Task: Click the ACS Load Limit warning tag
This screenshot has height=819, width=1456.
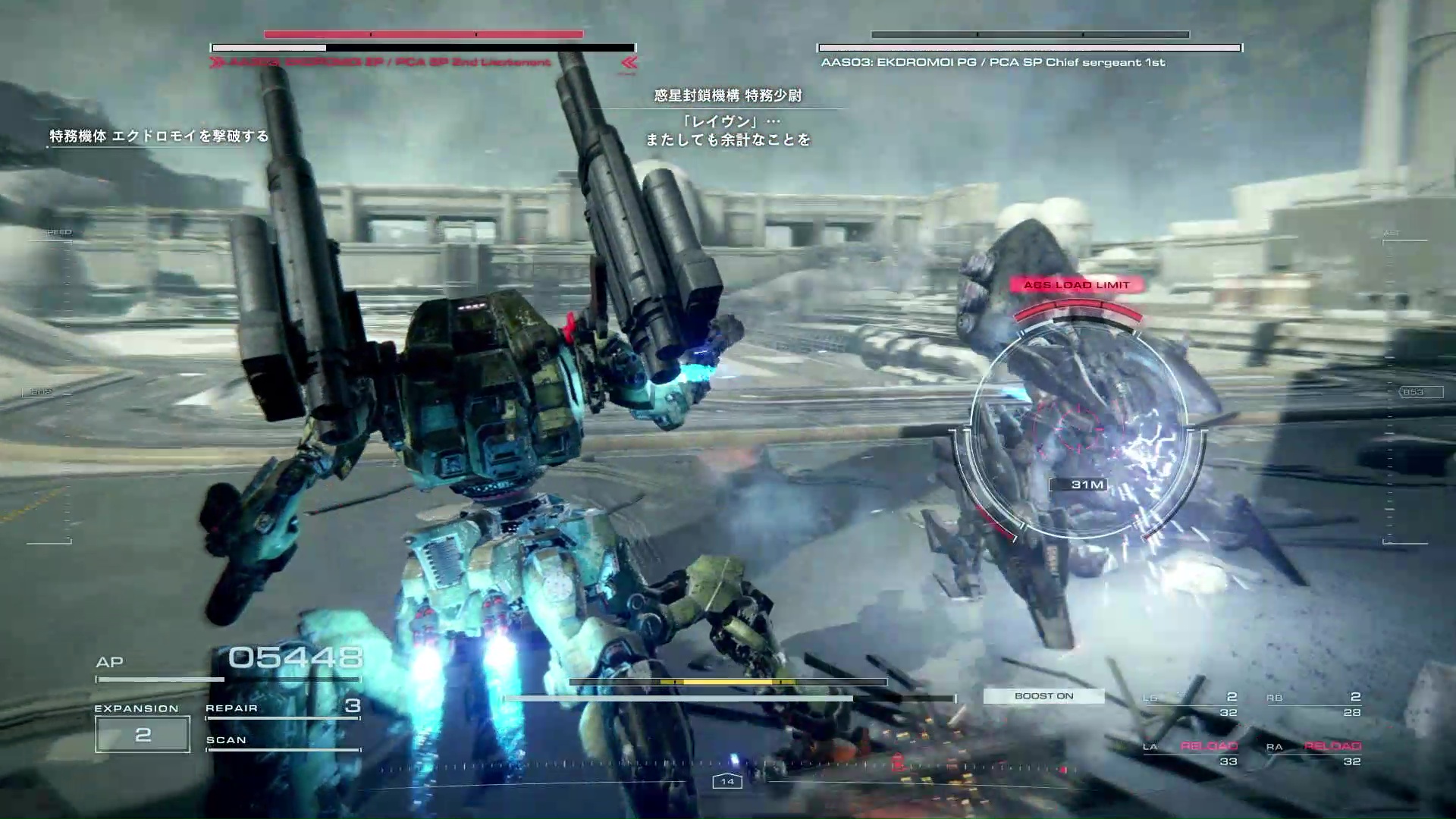Action: 1076,285
